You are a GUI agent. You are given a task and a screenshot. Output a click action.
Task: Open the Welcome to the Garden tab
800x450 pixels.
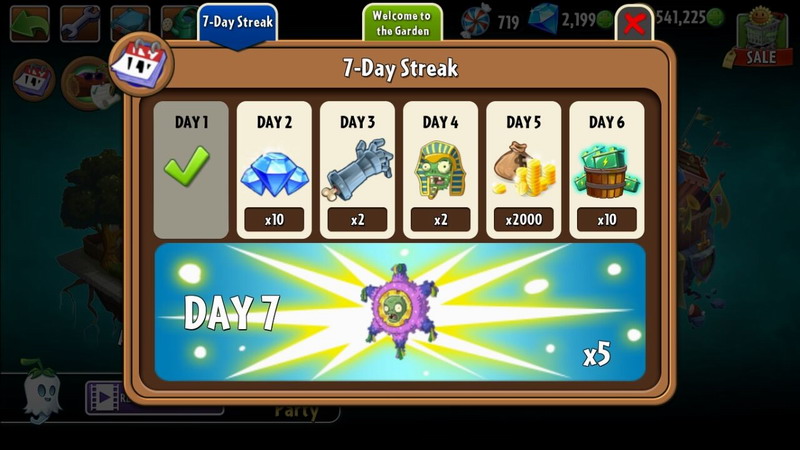click(x=401, y=22)
